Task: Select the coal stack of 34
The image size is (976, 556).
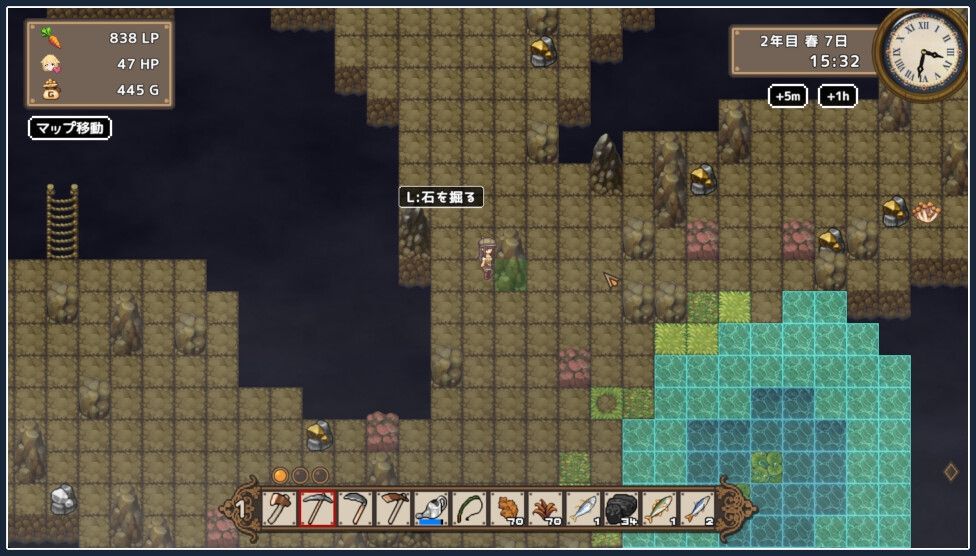Action: point(621,509)
